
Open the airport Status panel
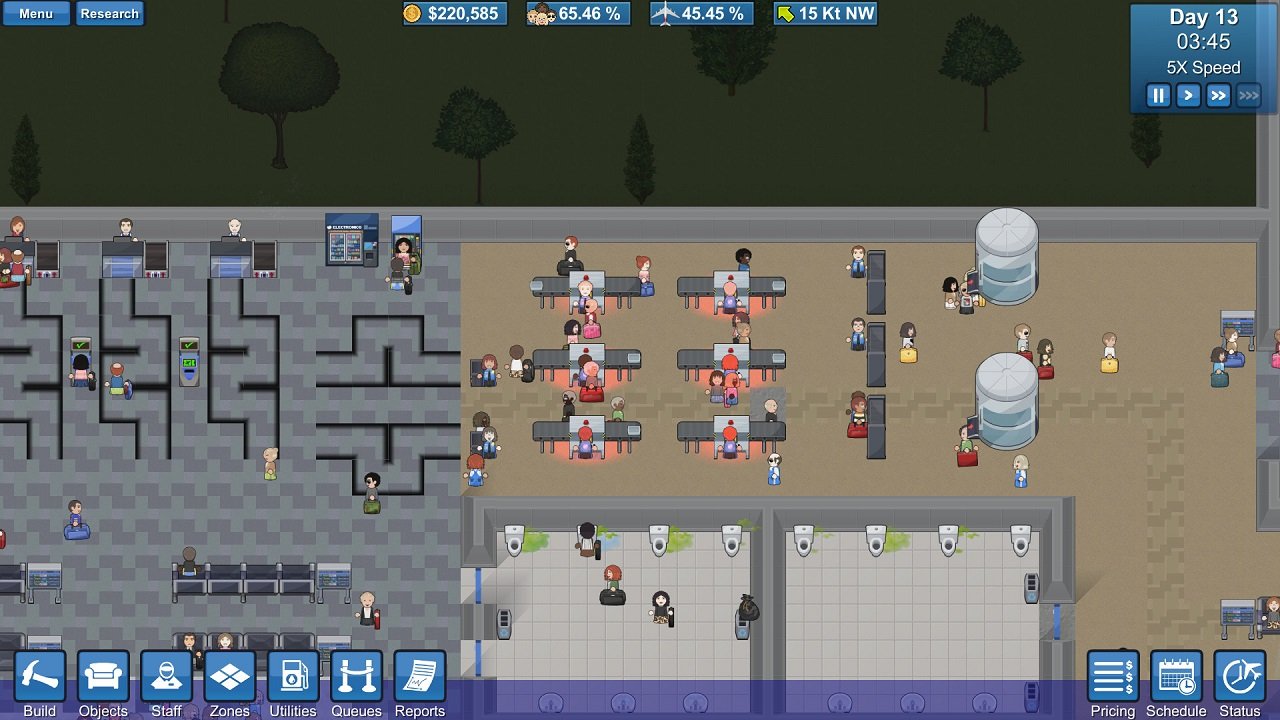coord(1238,676)
